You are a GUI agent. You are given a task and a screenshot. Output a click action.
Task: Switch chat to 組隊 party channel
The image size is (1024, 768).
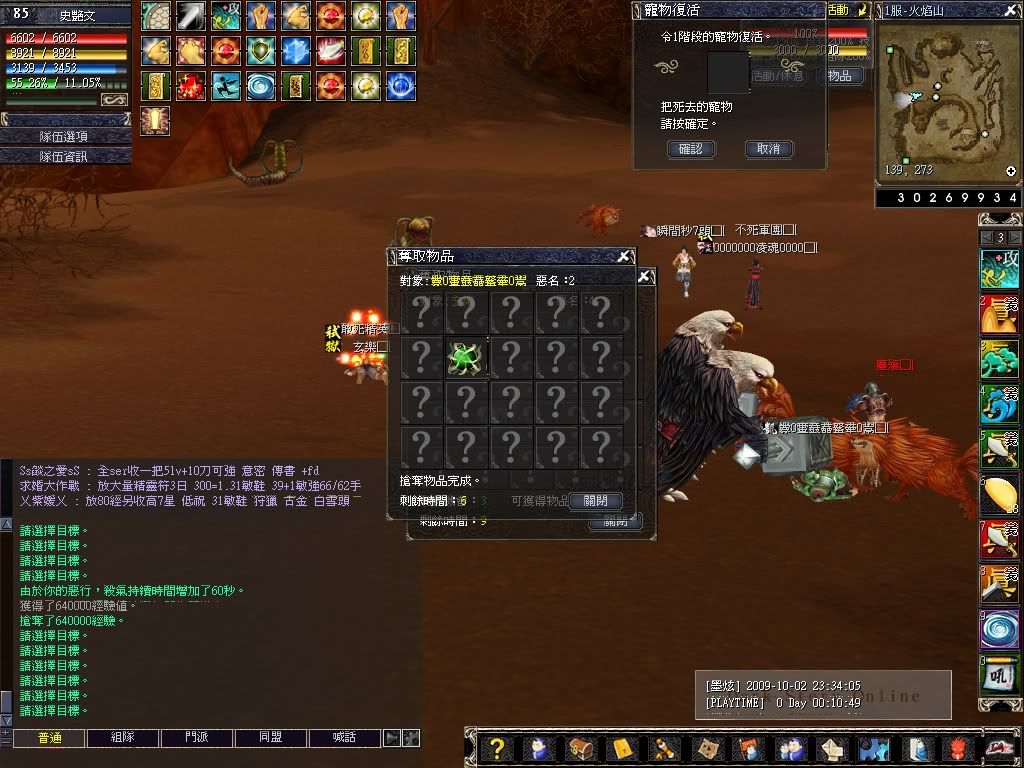tap(122, 738)
